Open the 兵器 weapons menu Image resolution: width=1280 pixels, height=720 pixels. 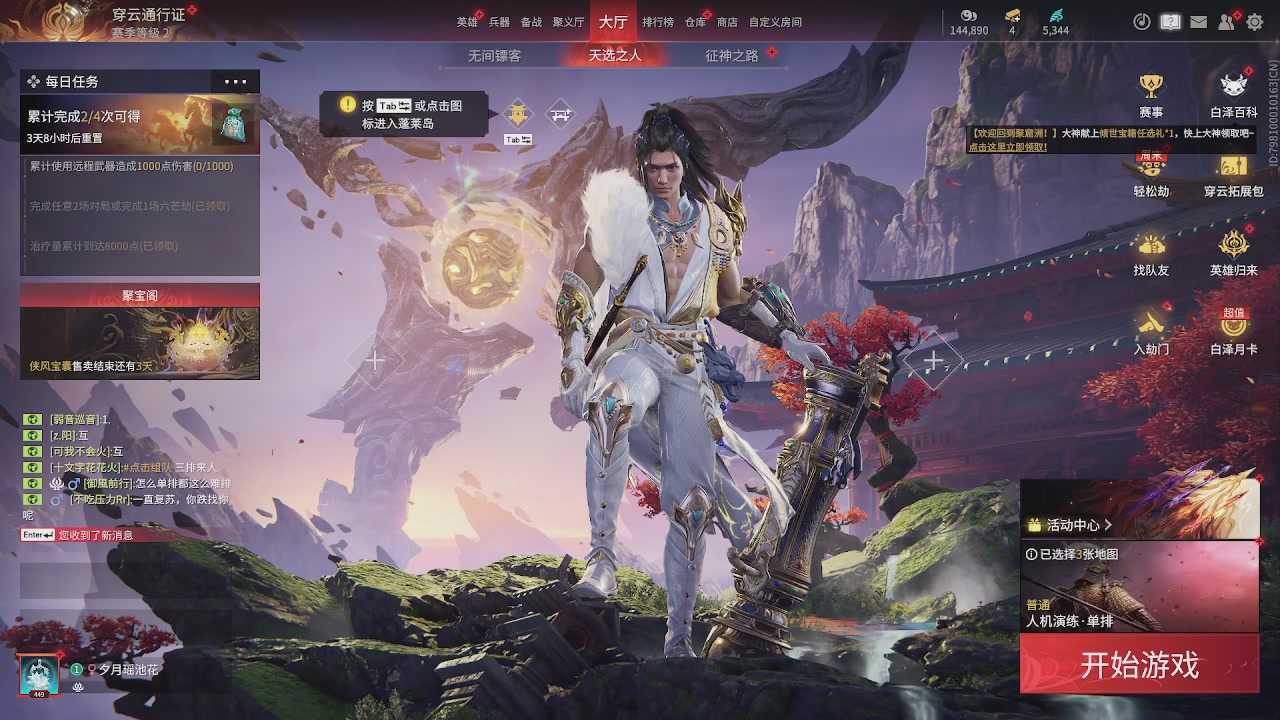click(x=499, y=22)
